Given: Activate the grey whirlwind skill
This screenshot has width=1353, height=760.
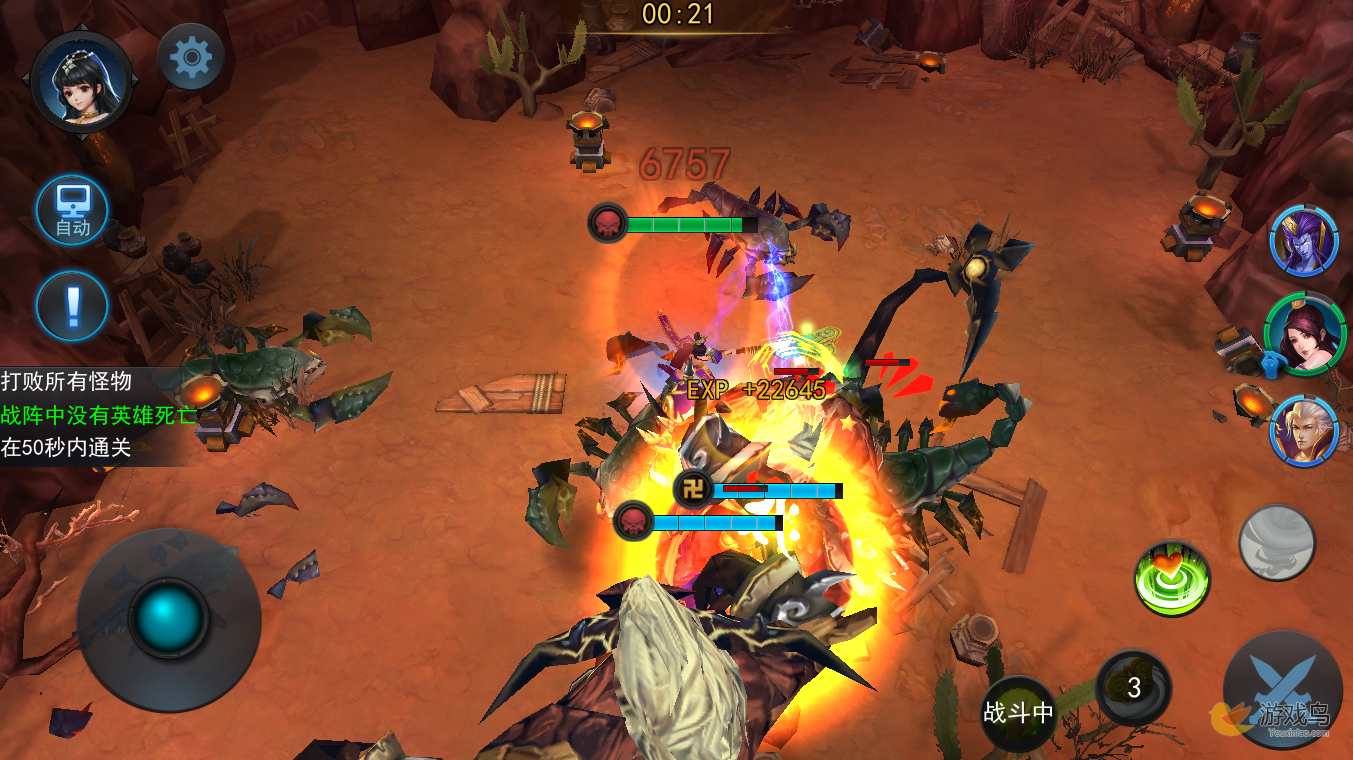Looking at the screenshot, I should point(1276,543).
